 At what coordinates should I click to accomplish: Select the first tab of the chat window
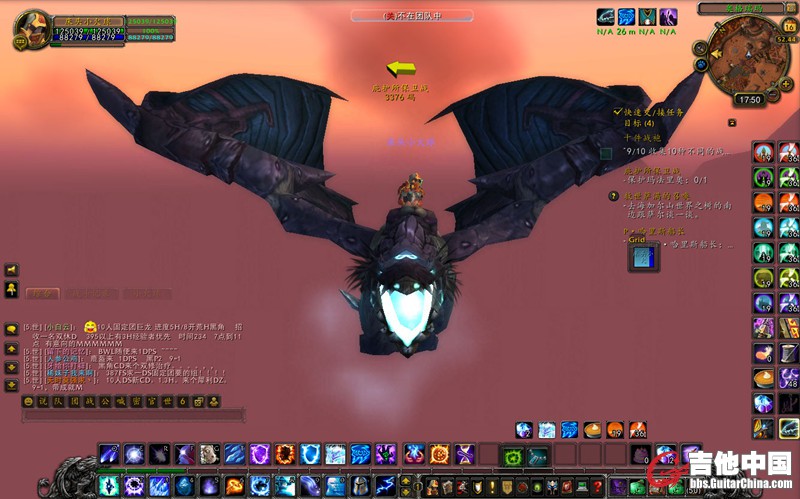[41, 294]
